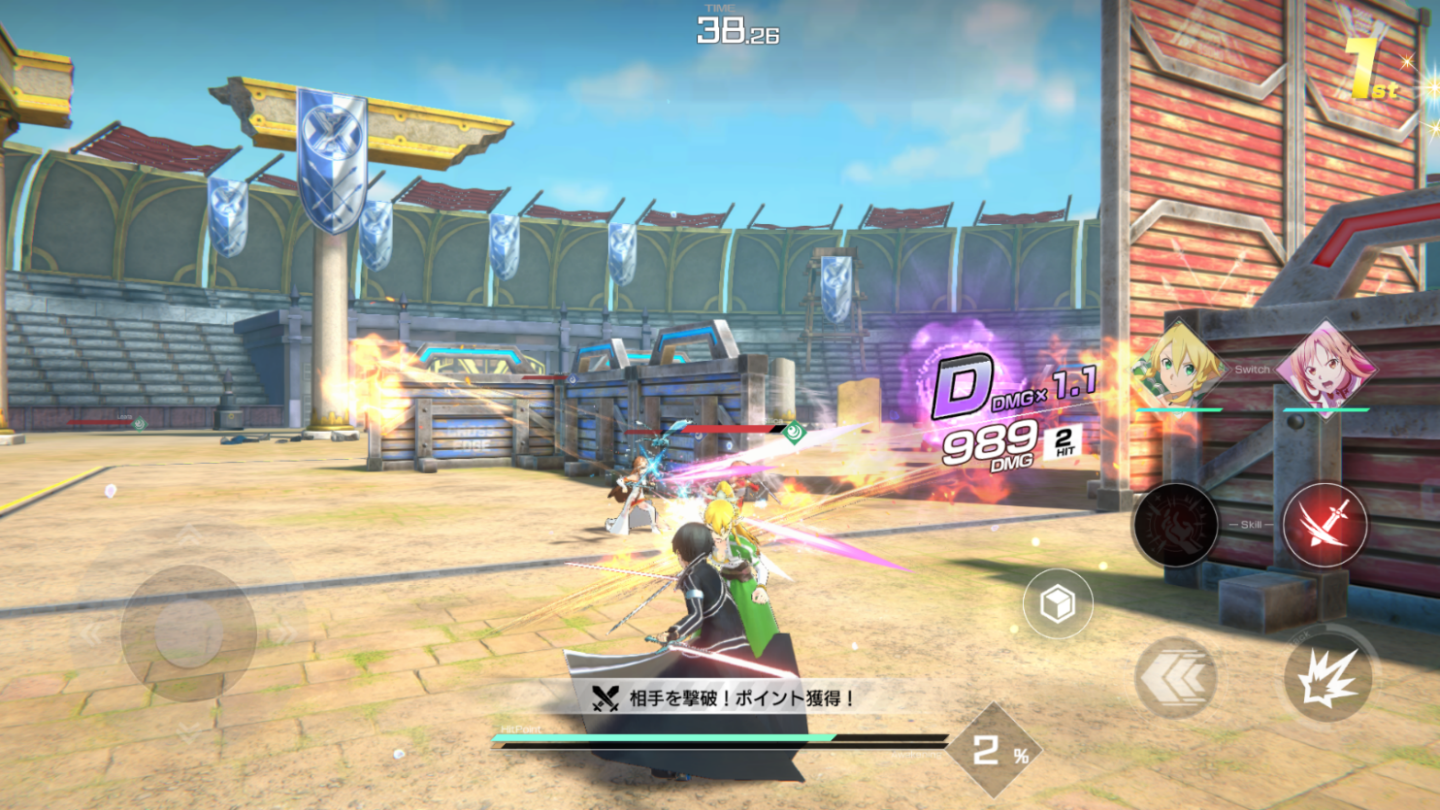Image resolution: width=1440 pixels, height=810 pixels.
Task: Use the triple-chevron dash button
Action: pyautogui.click(x=1175, y=678)
